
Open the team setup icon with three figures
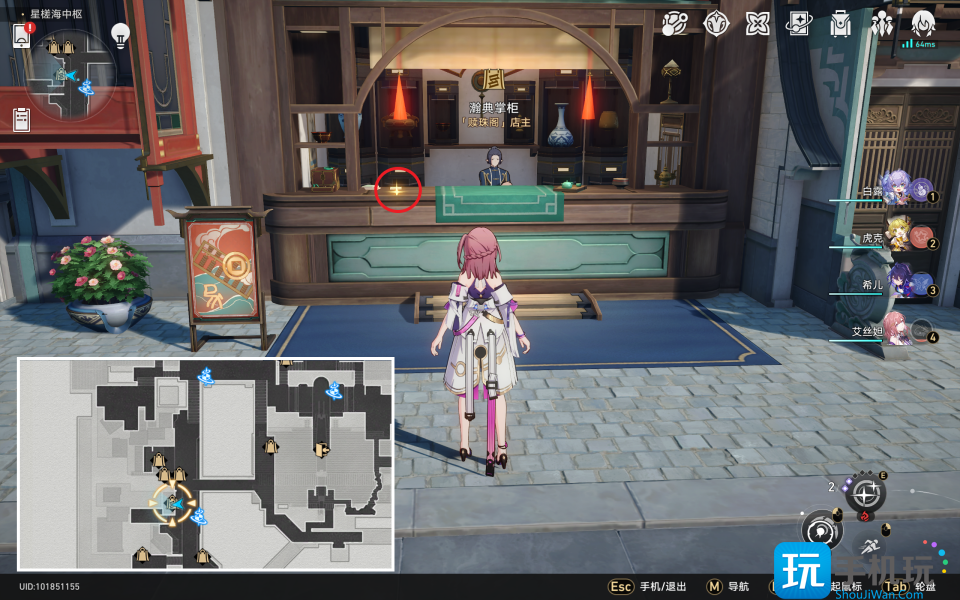pos(882,24)
